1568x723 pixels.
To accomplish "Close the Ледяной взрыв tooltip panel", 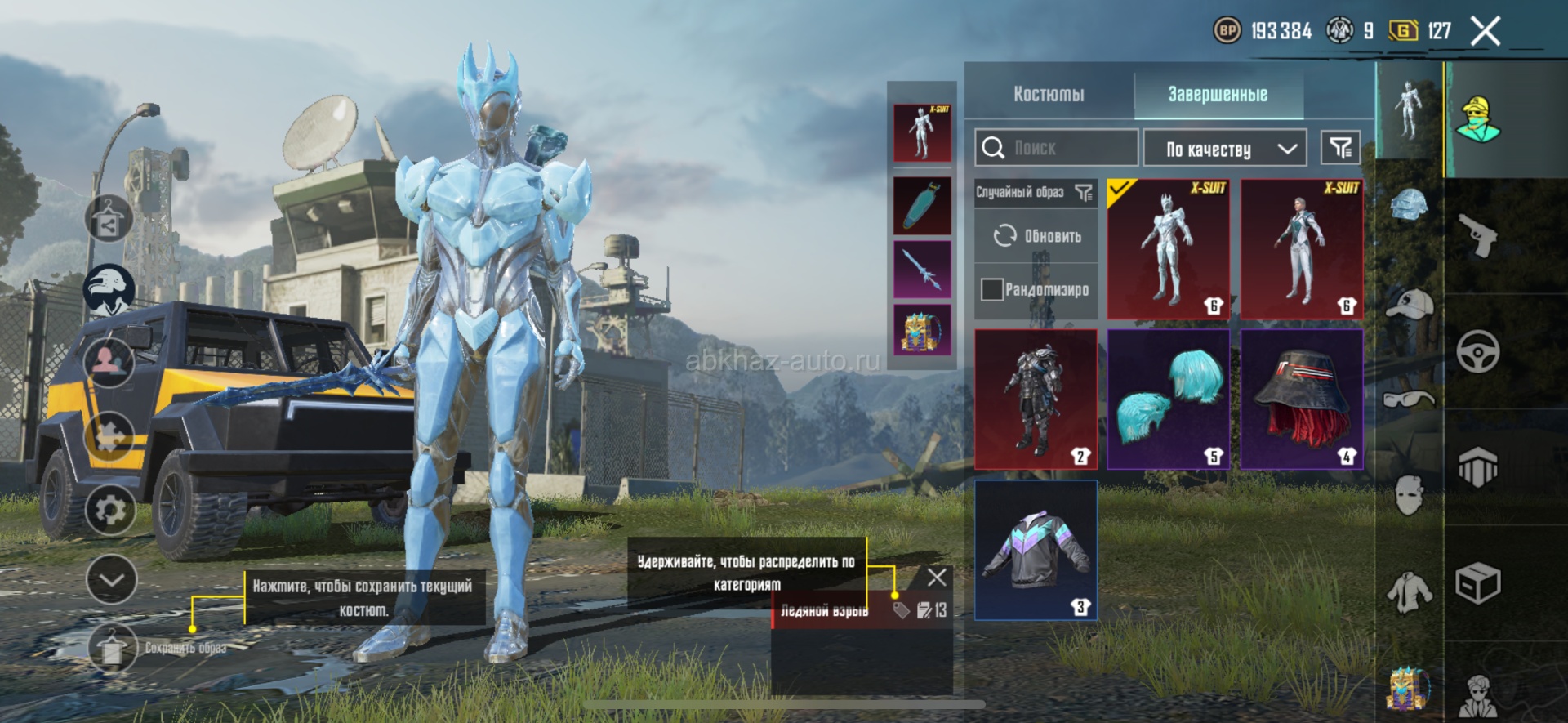I will pos(937,578).
